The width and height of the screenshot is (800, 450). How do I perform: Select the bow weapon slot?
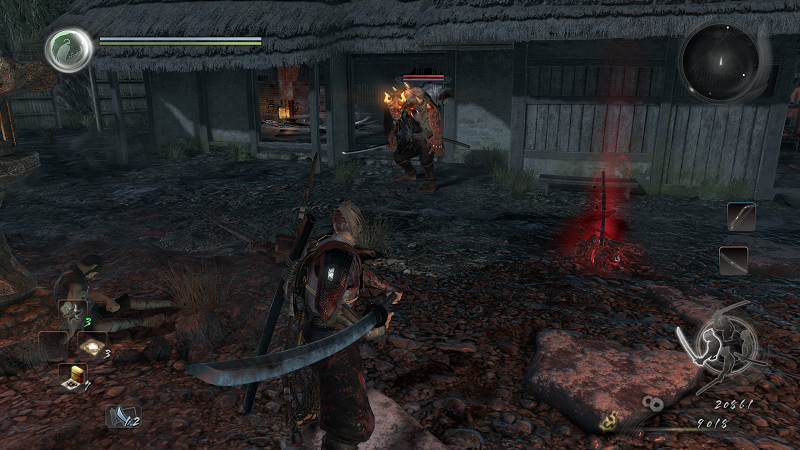tap(741, 216)
